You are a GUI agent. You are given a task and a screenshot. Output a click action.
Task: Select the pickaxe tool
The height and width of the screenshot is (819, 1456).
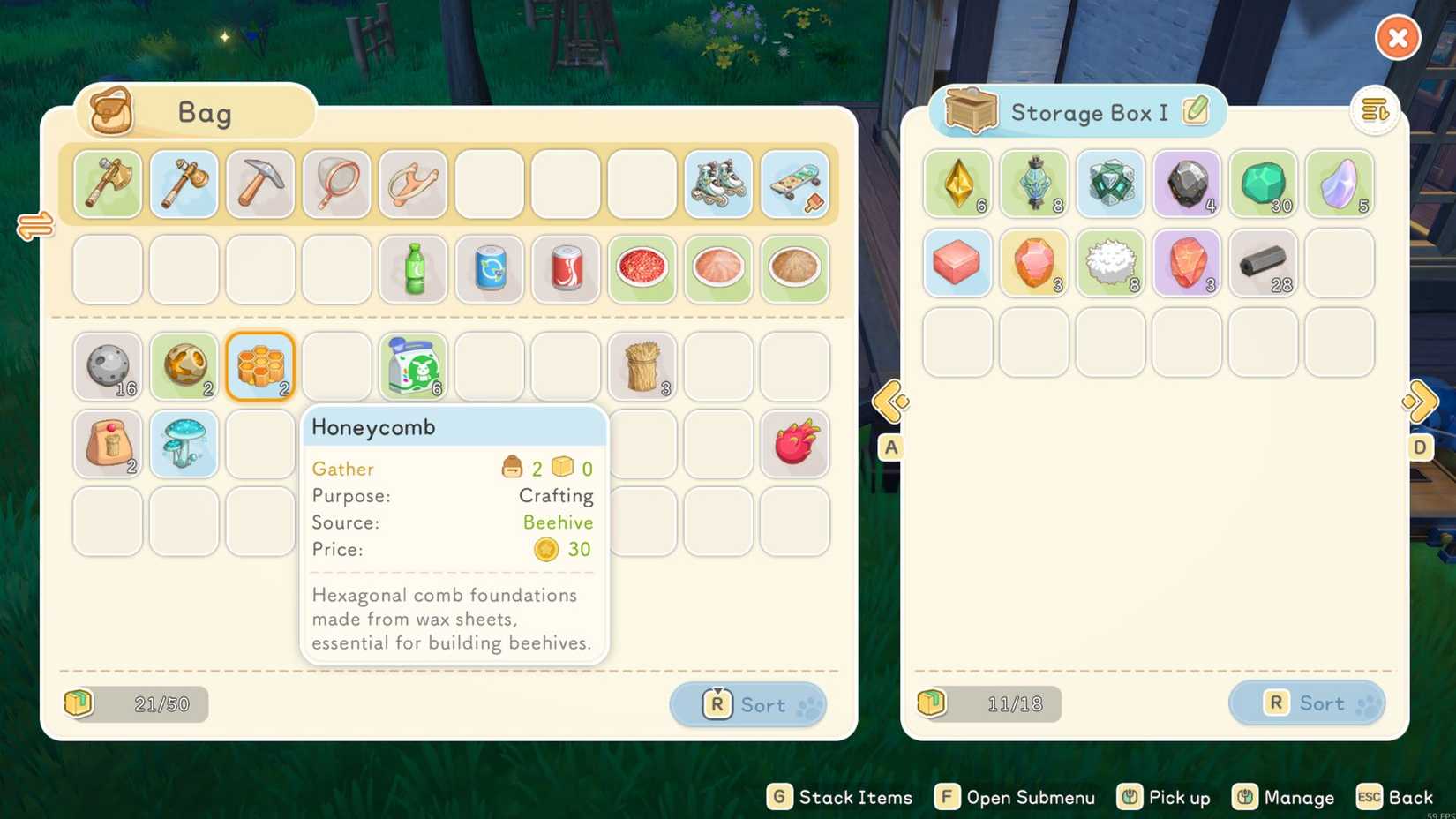click(x=259, y=184)
